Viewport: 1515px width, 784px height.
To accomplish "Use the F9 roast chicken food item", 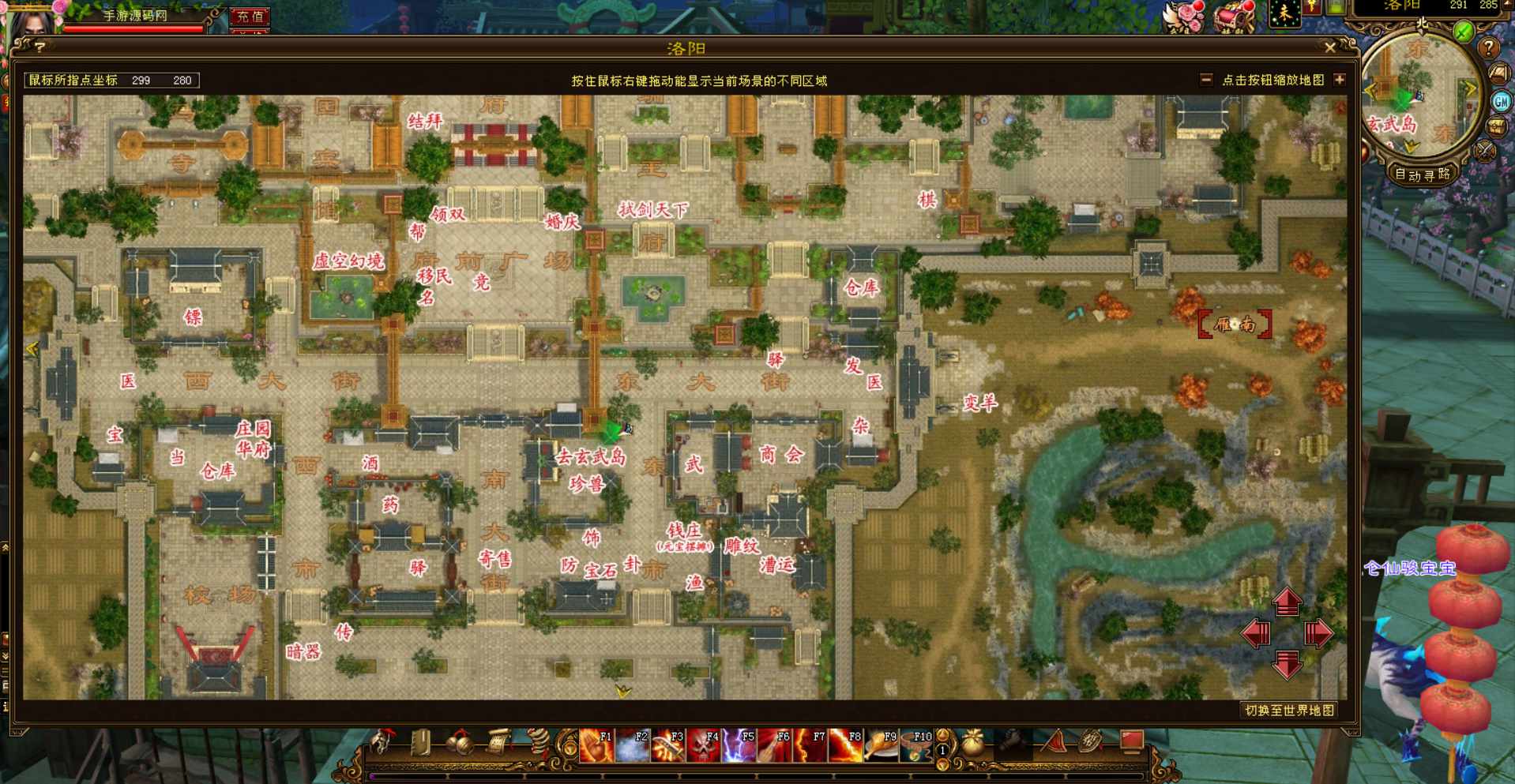I will click(881, 745).
